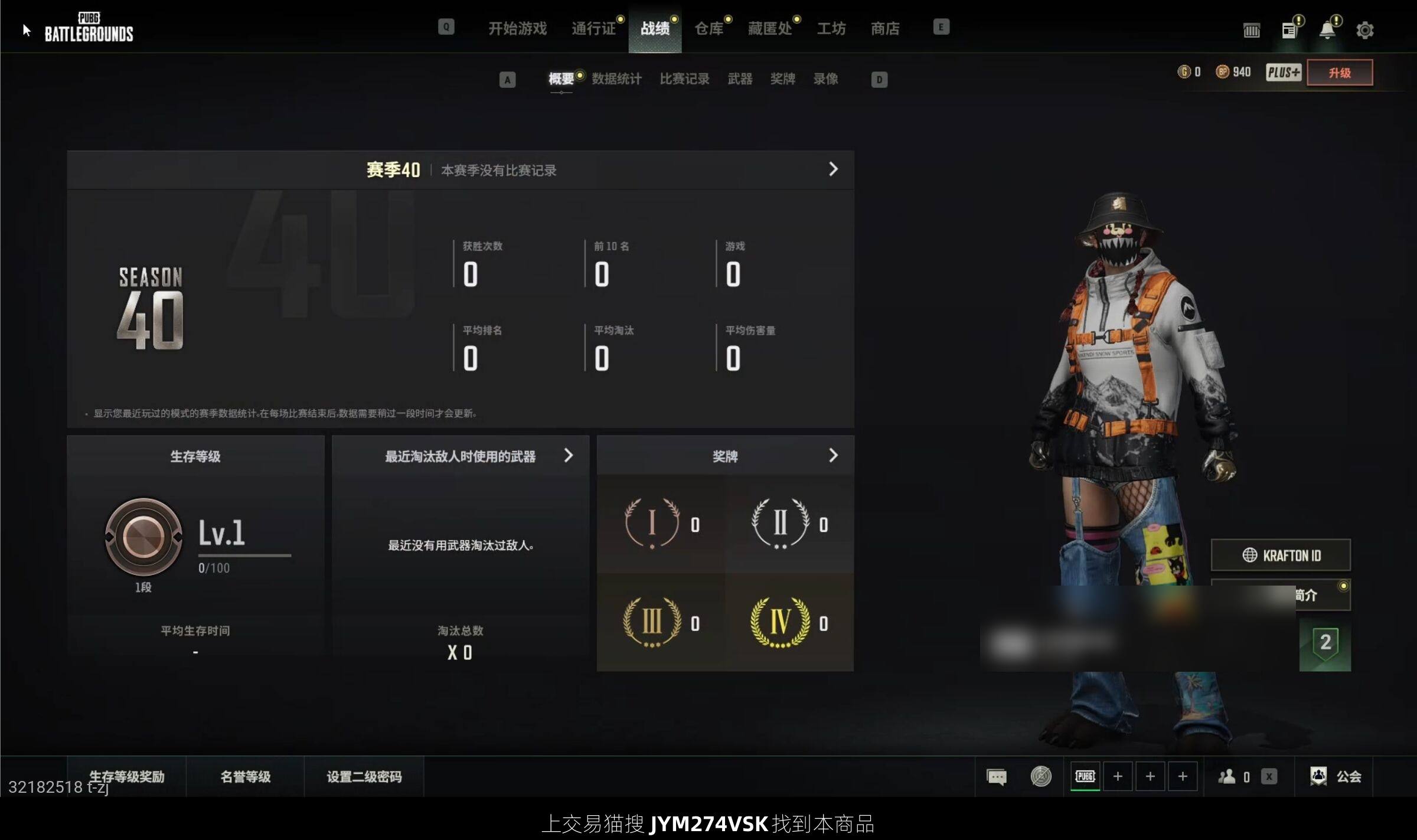Click the KRAFTON ID button
This screenshot has height=840, width=1417.
click(1281, 555)
